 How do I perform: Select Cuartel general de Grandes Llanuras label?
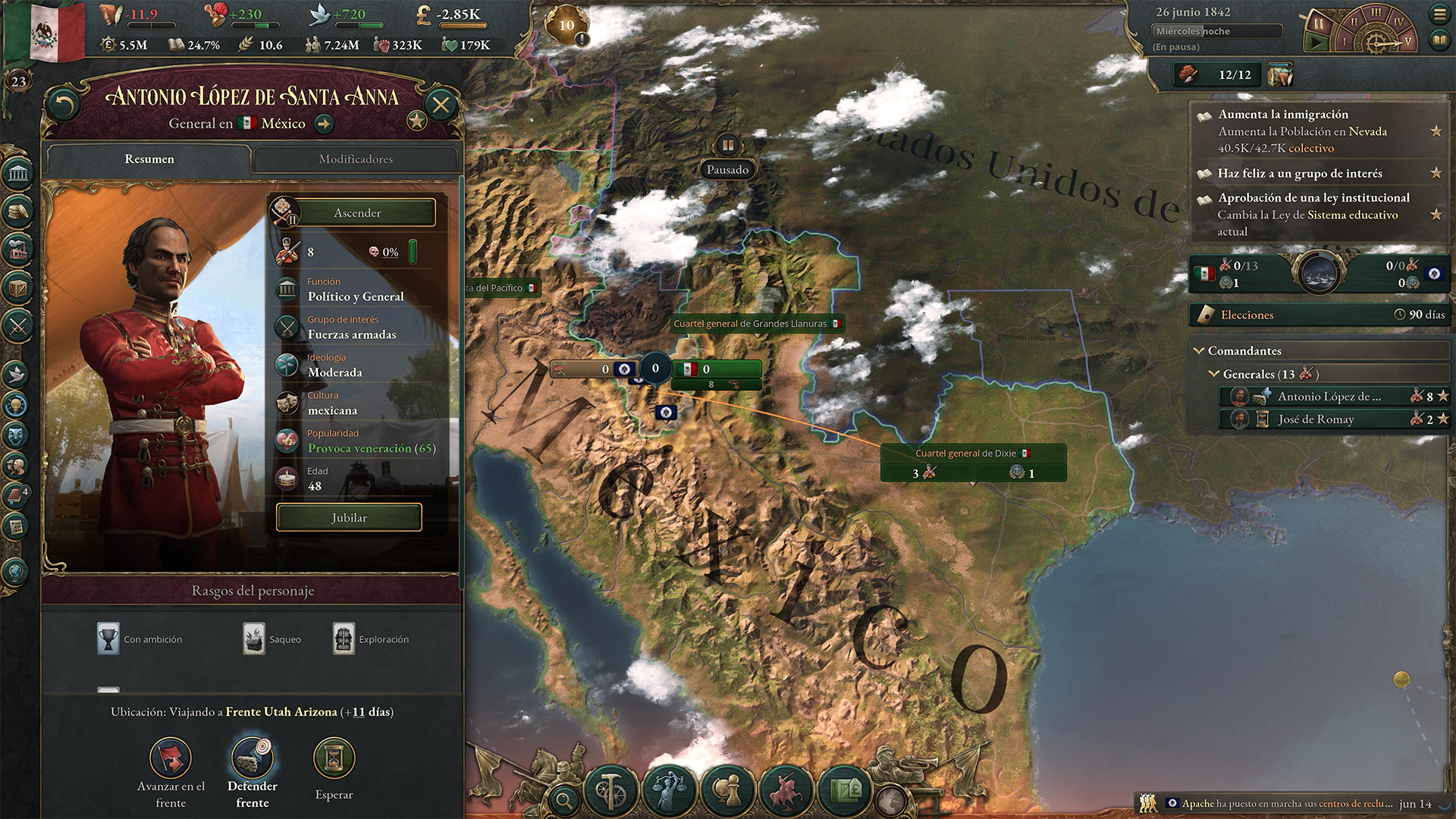click(x=756, y=324)
